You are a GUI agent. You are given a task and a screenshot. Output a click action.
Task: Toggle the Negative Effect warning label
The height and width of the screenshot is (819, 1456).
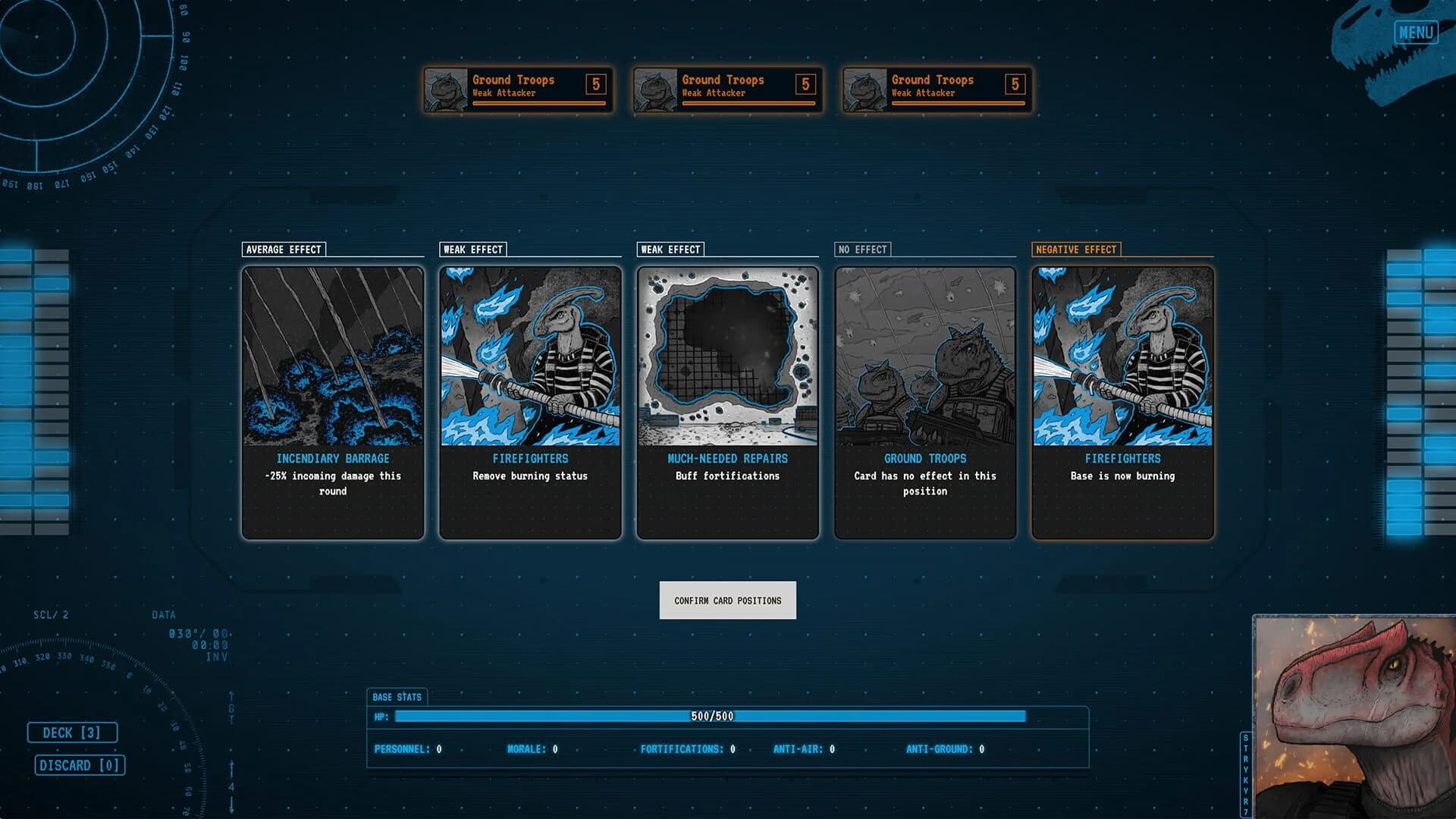coord(1076,249)
